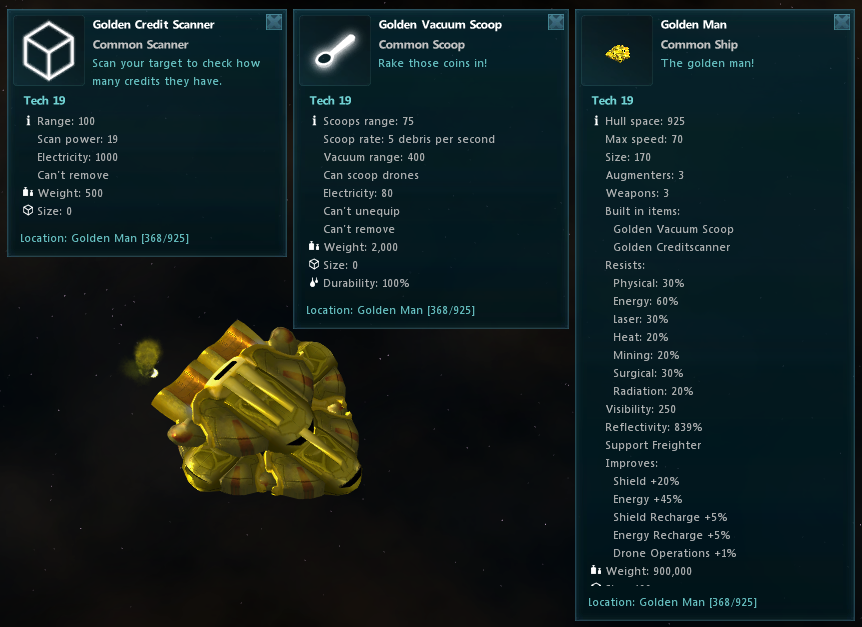The image size is (862, 627).
Task: Close the Golden Credit Scanner panel
Action: tap(274, 22)
